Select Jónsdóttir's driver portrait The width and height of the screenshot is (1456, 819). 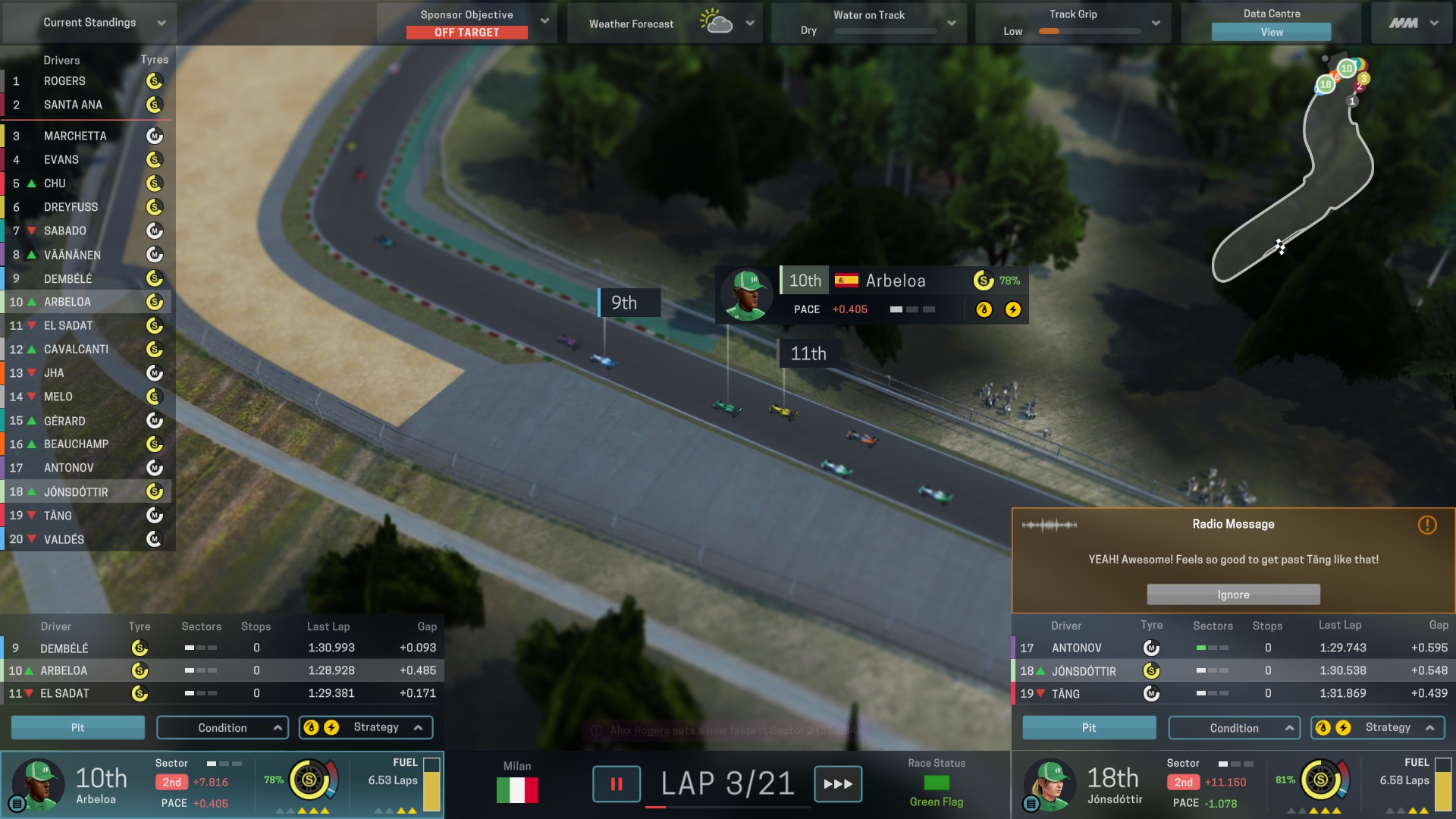[1050, 783]
